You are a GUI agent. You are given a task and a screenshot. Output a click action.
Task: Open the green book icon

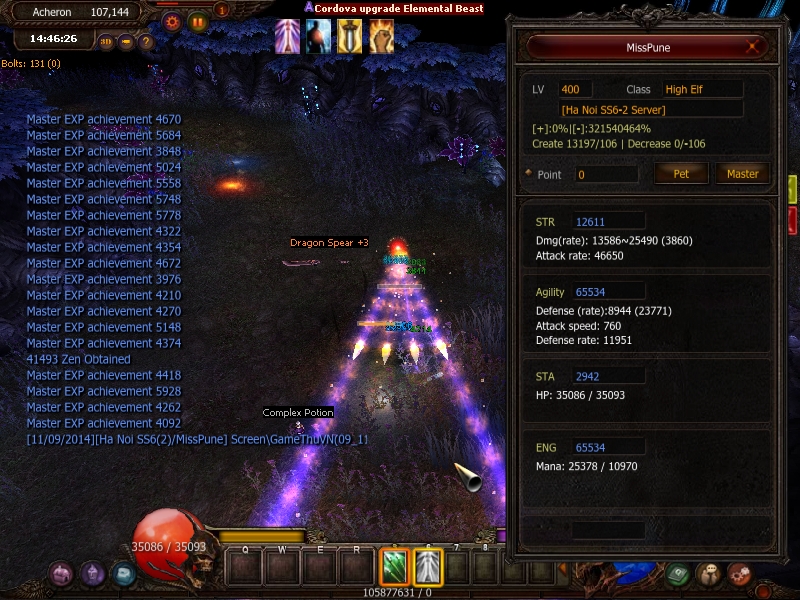[679, 574]
